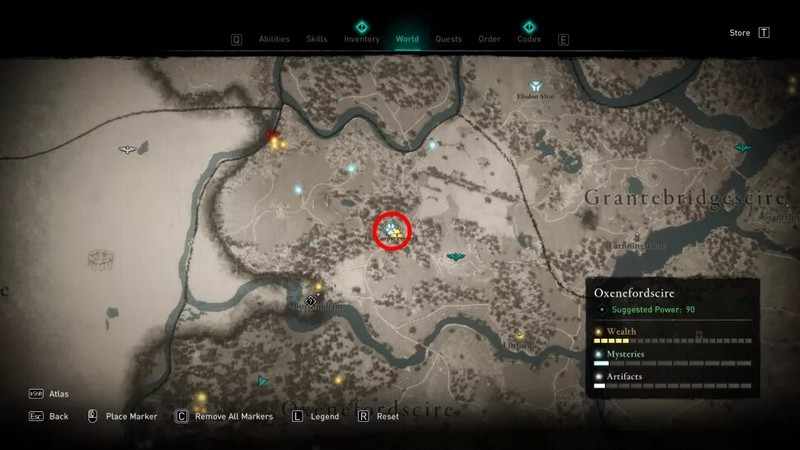Select the World tab
Image resolution: width=800 pixels, height=450 pixels.
coord(407,40)
